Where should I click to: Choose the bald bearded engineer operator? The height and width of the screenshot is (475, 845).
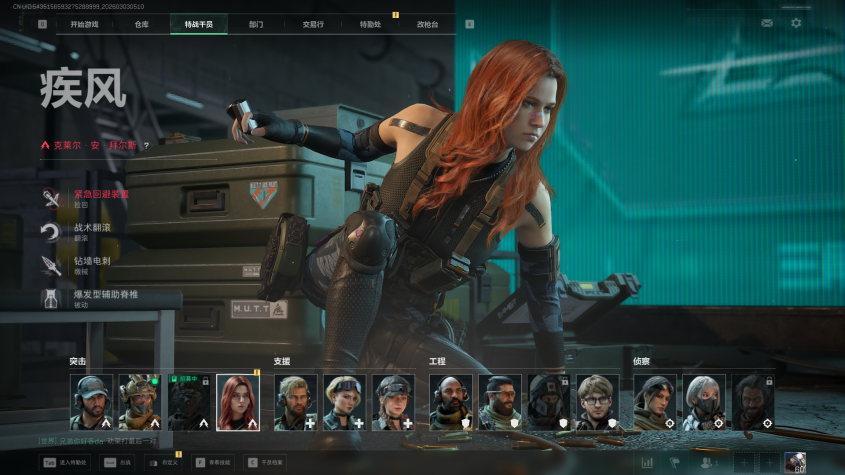pyautogui.click(x=451, y=402)
